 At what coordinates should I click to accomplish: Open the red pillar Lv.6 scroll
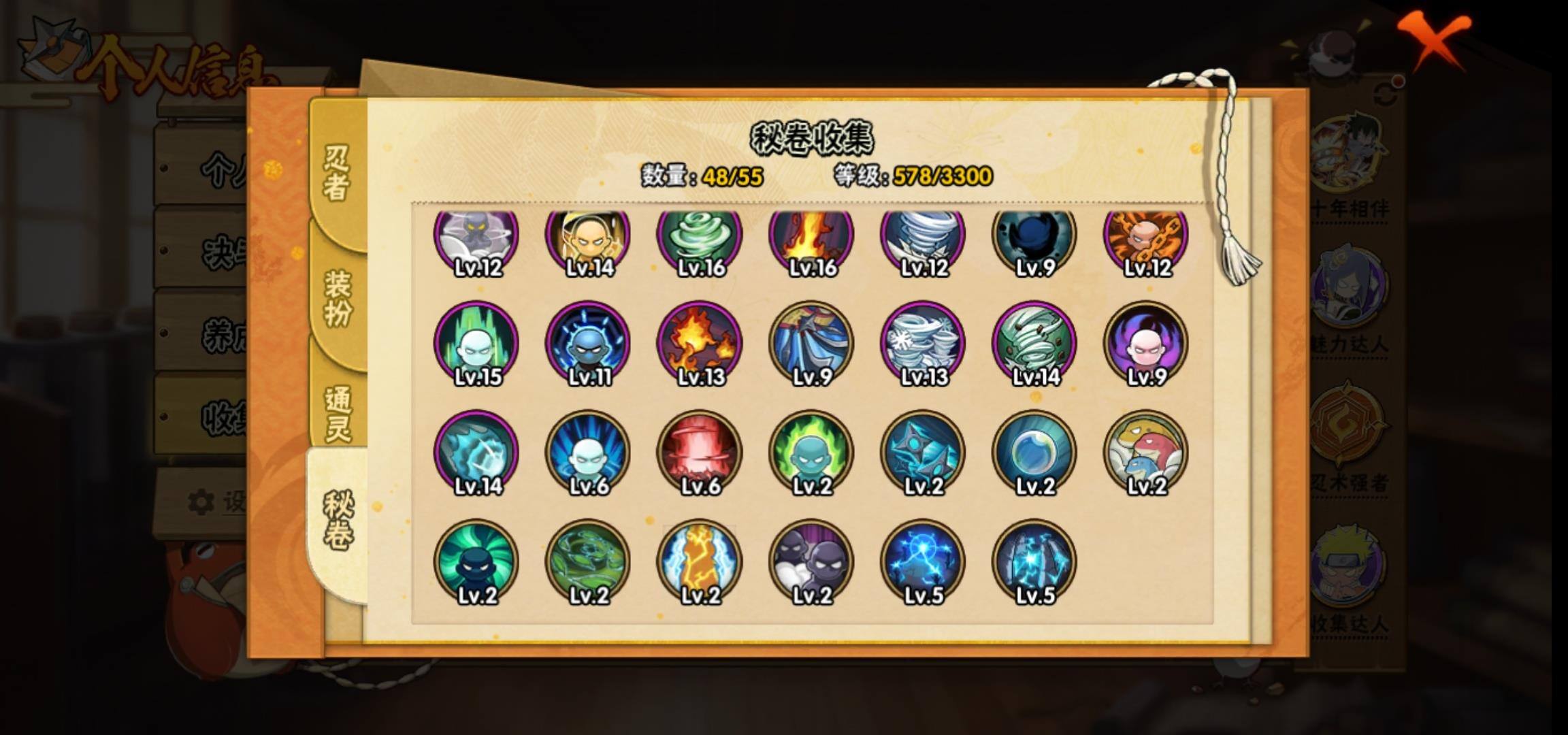pyautogui.click(x=700, y=452)
